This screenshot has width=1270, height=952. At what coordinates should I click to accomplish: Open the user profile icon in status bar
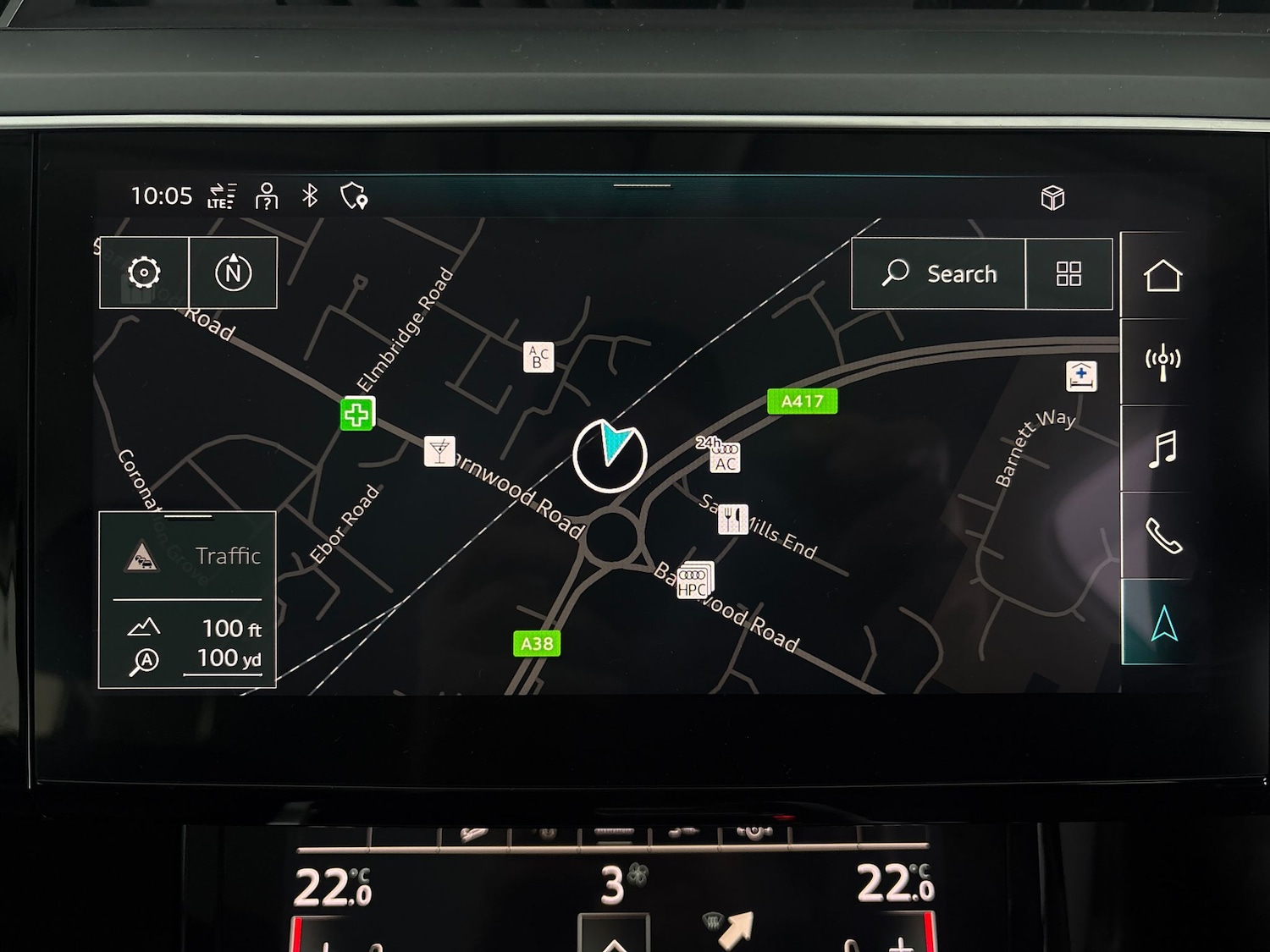coord(265,195)
